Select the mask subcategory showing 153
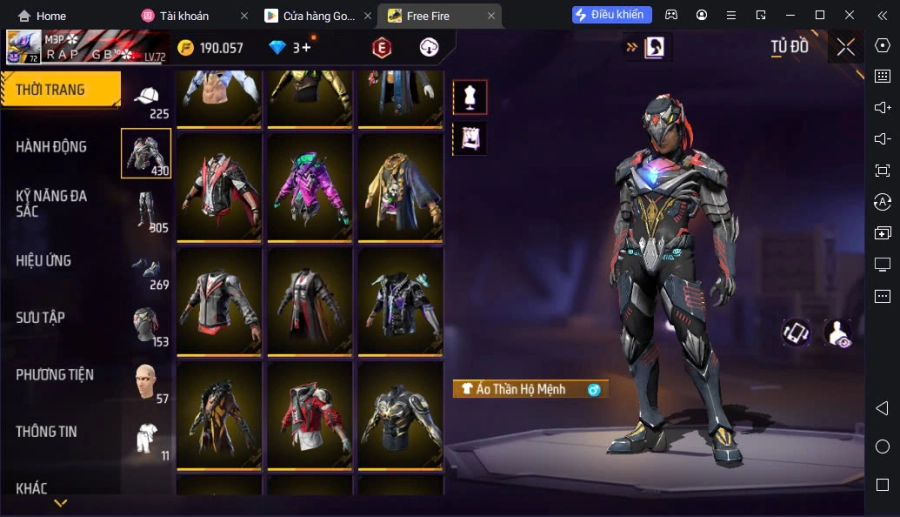900x517 pixels. click(x=147, y=326)
